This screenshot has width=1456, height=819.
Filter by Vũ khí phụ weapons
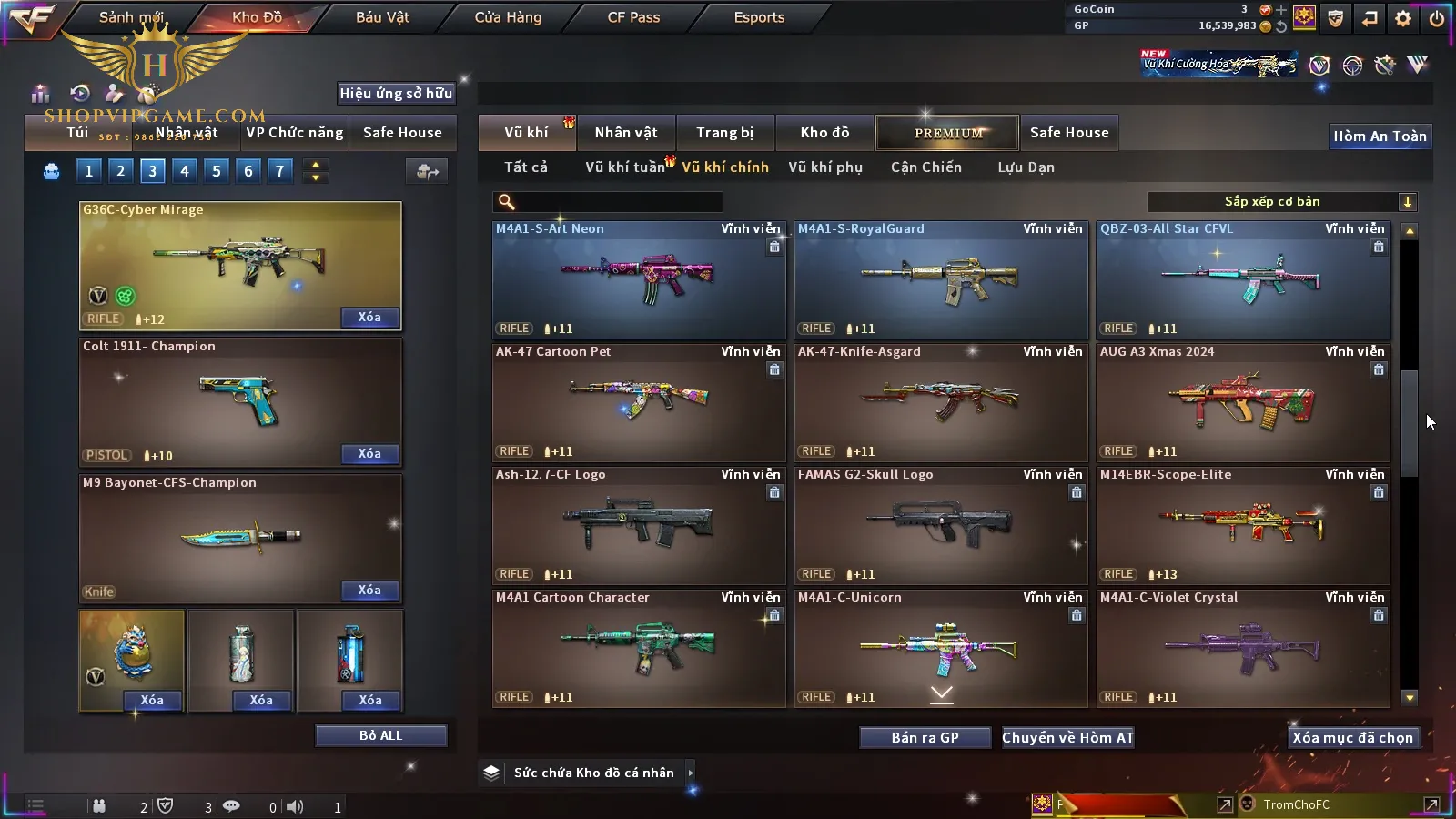tap(824, 167)
